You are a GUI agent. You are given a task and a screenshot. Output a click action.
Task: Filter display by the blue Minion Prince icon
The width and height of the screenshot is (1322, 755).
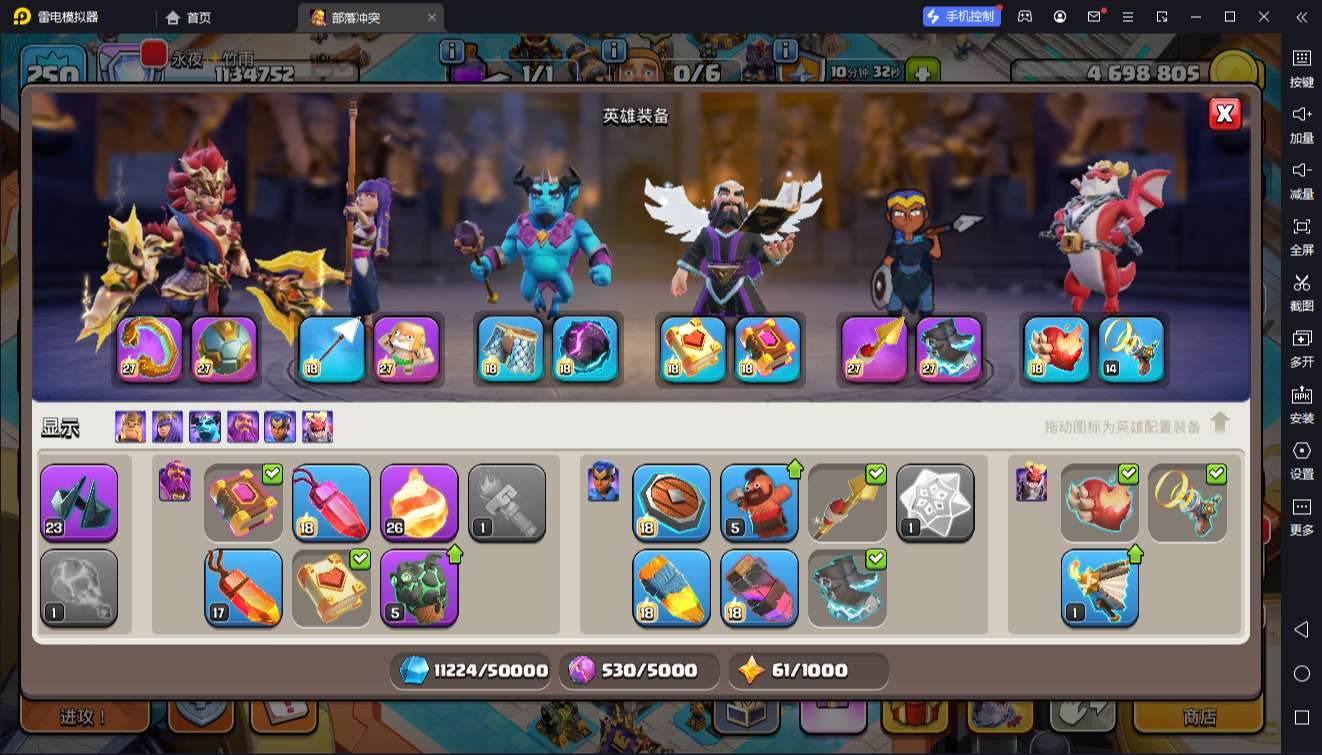pyautogui.click(x=205, y=427)
